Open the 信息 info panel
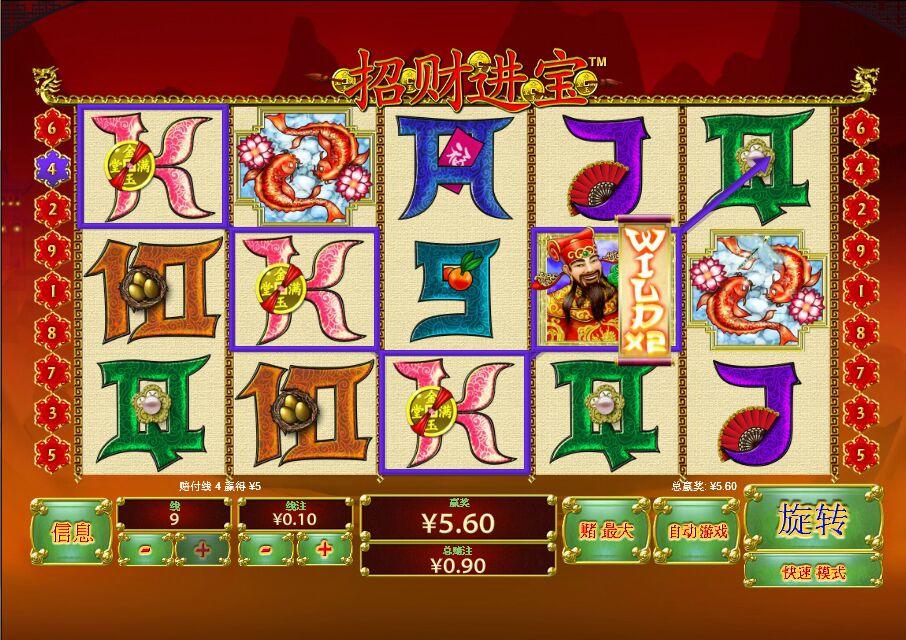 [71, 531]
